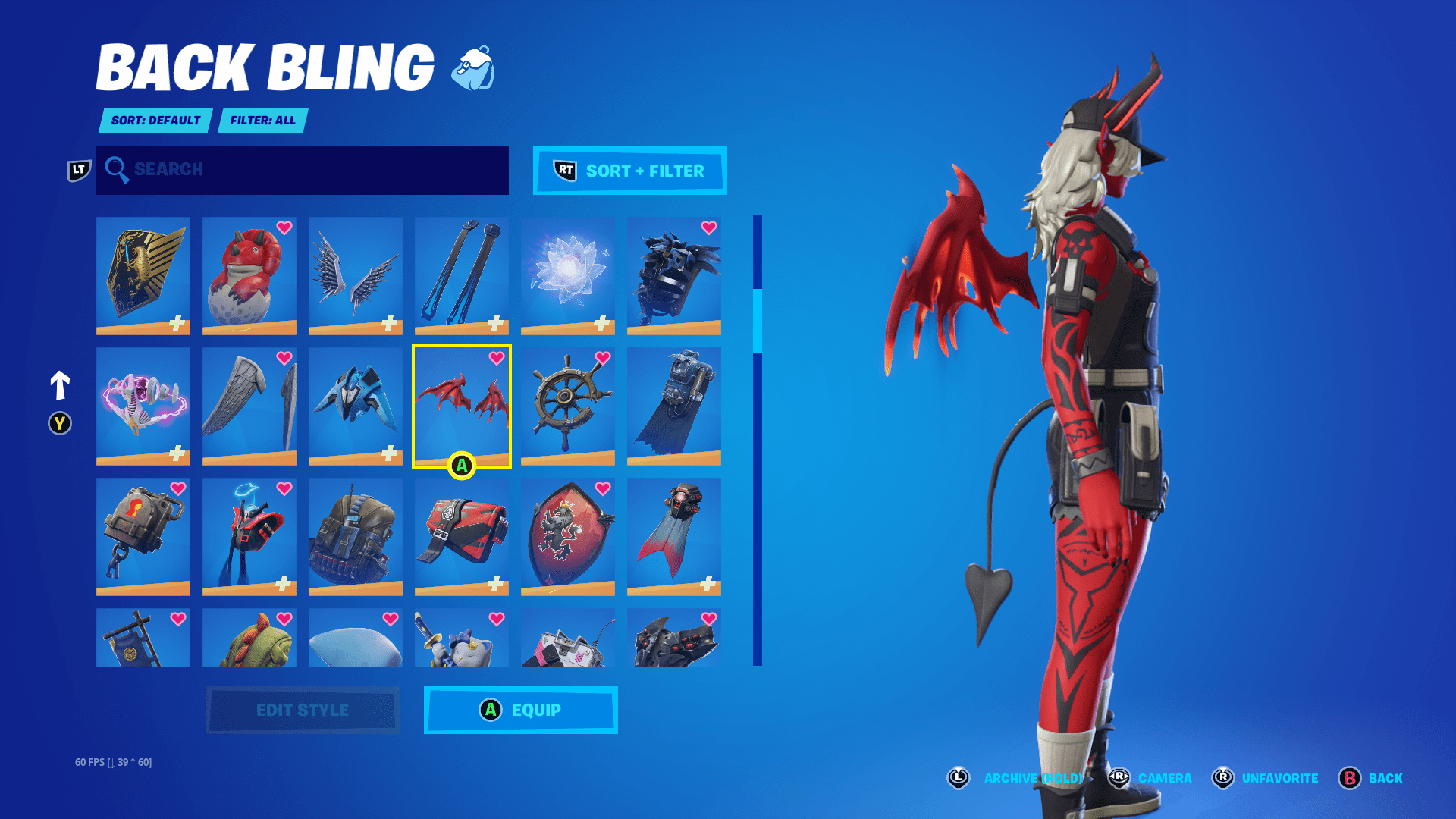Image resolution: width=1456 pixels, height=819 pixels.
Task: Choose the padlocked backpack with keys
Action: point(143,536)
